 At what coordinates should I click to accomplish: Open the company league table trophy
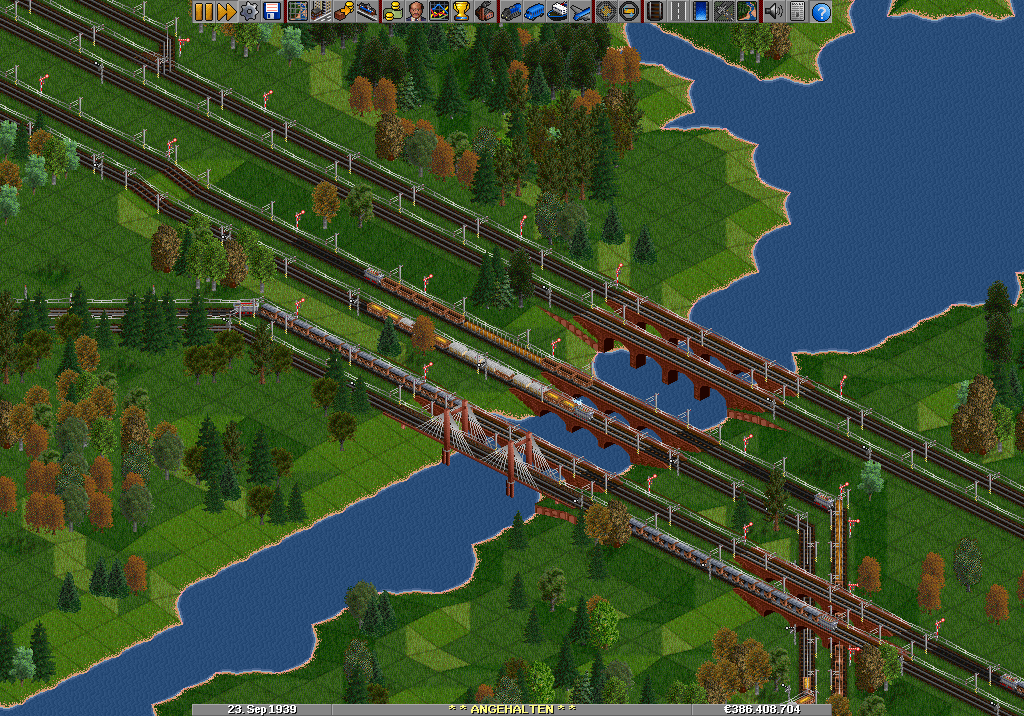(461, 12)
